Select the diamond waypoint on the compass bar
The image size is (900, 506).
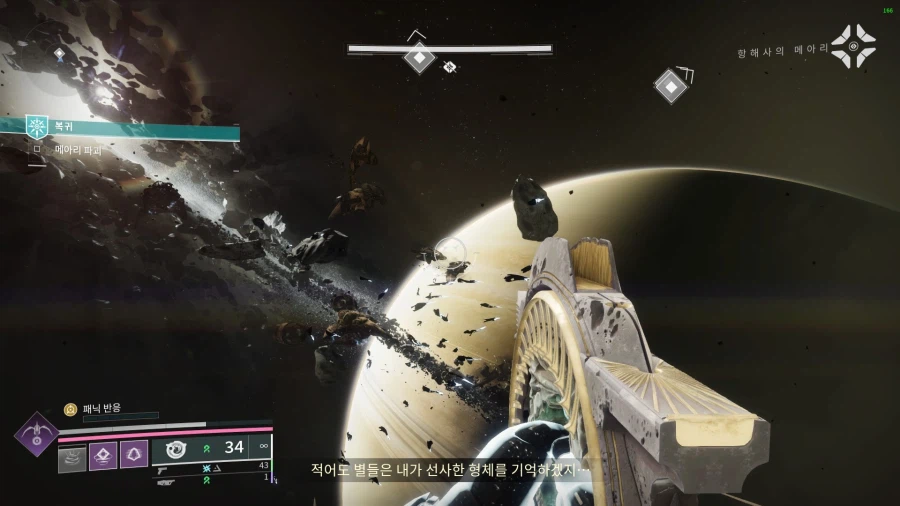click(418, 58)
